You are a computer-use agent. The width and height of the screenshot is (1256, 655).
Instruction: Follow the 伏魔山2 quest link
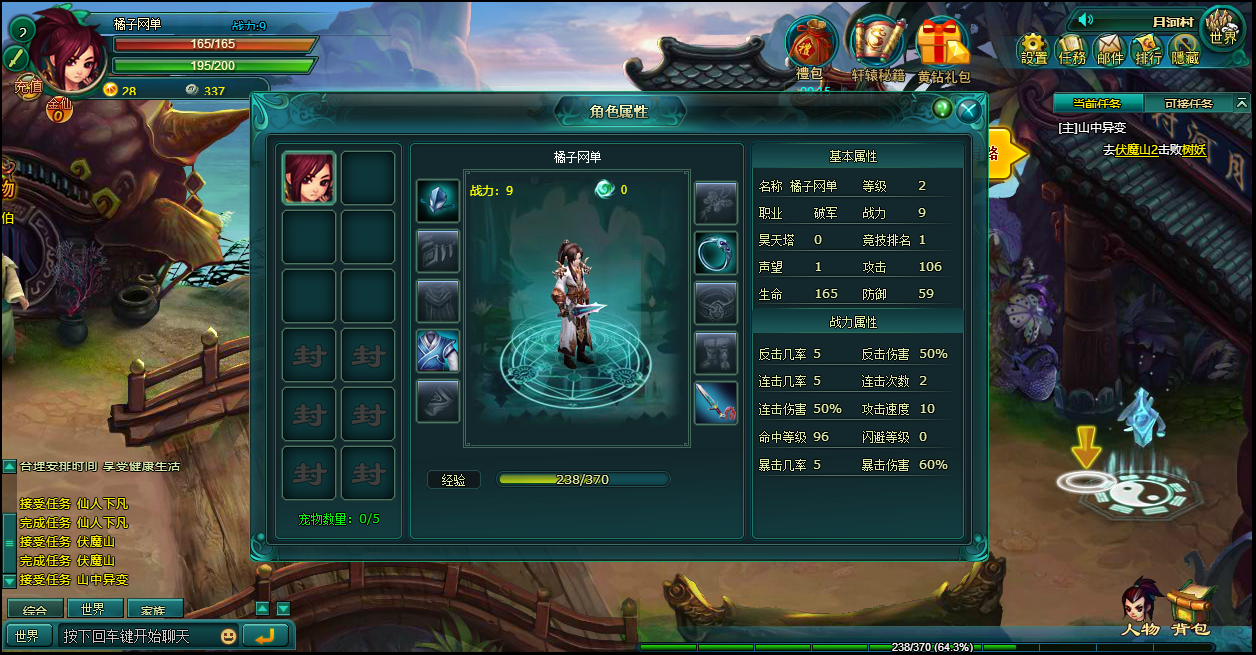click(1136, 150)
